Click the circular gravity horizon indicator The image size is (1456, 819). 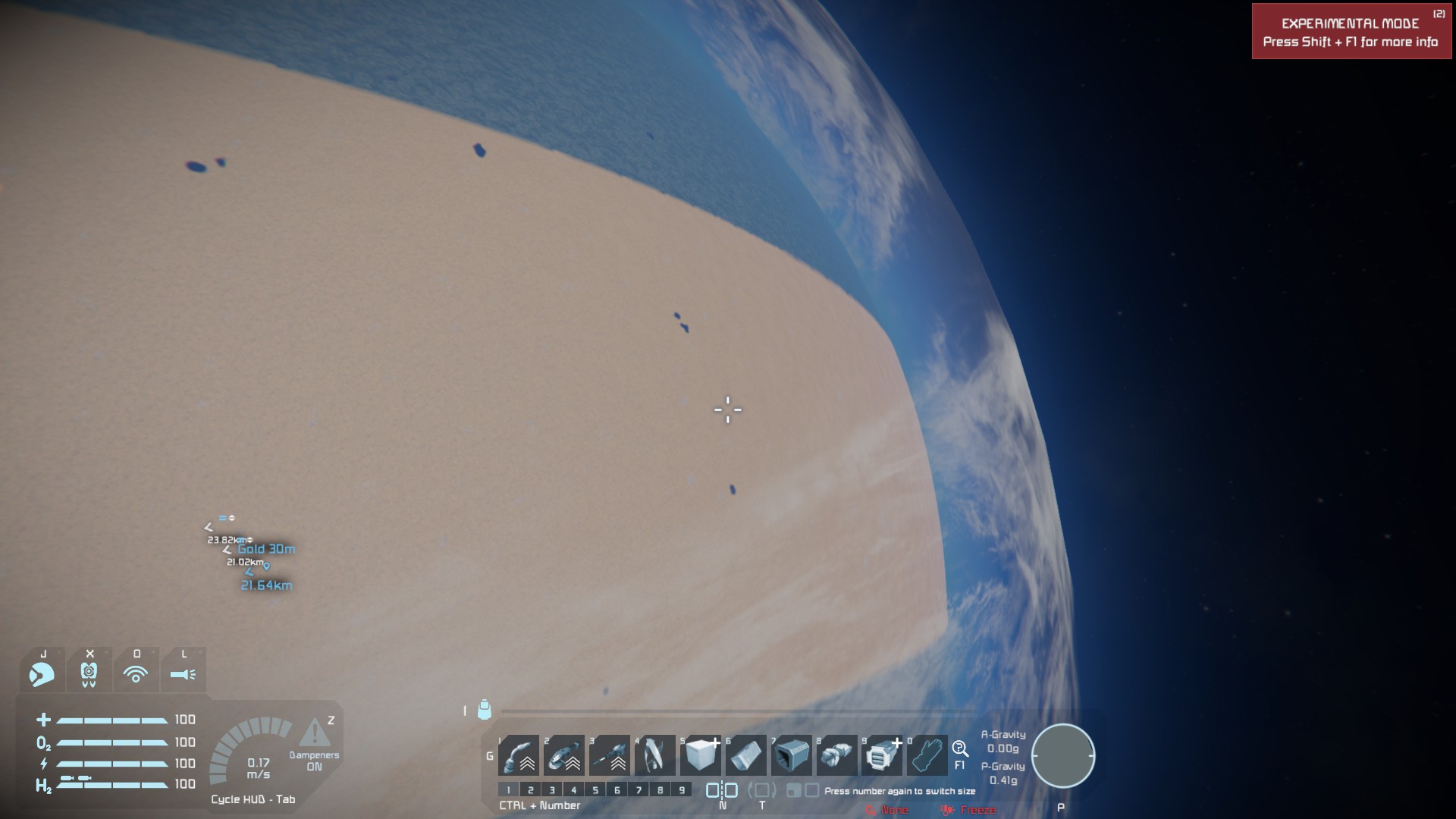point(1062,756)
